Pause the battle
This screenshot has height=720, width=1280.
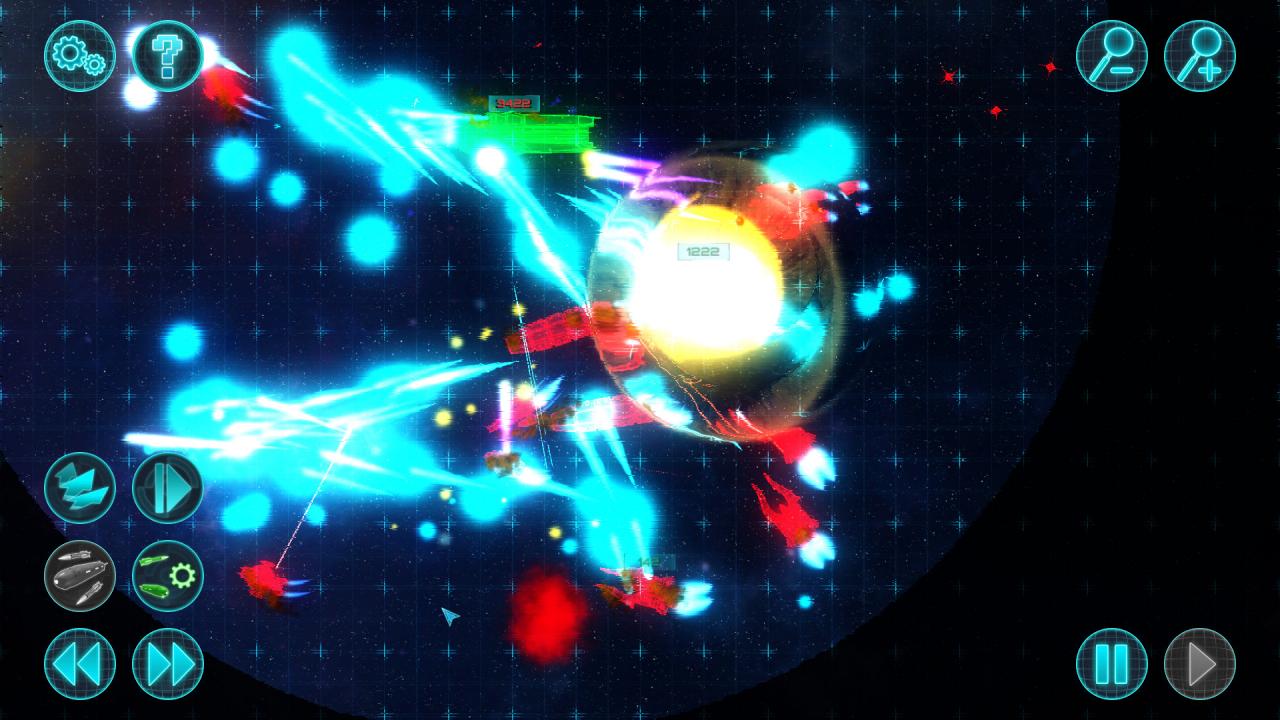click(1114, 663)
